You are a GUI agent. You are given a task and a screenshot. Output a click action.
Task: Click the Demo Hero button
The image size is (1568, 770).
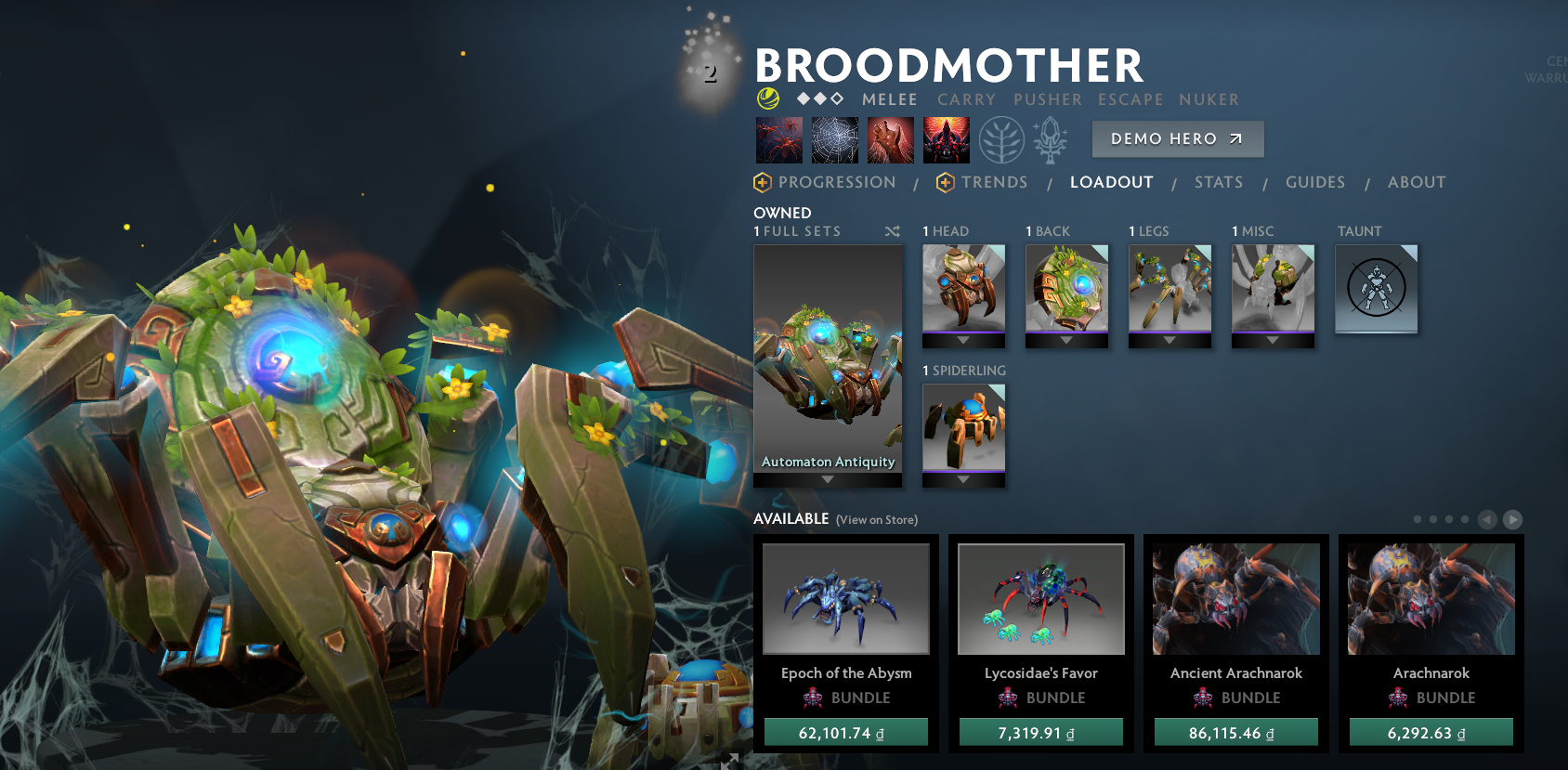1177,138
